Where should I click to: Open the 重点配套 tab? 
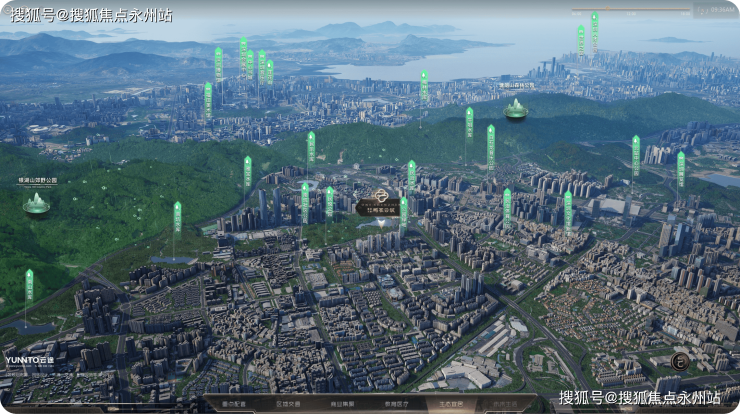(235, 404)
